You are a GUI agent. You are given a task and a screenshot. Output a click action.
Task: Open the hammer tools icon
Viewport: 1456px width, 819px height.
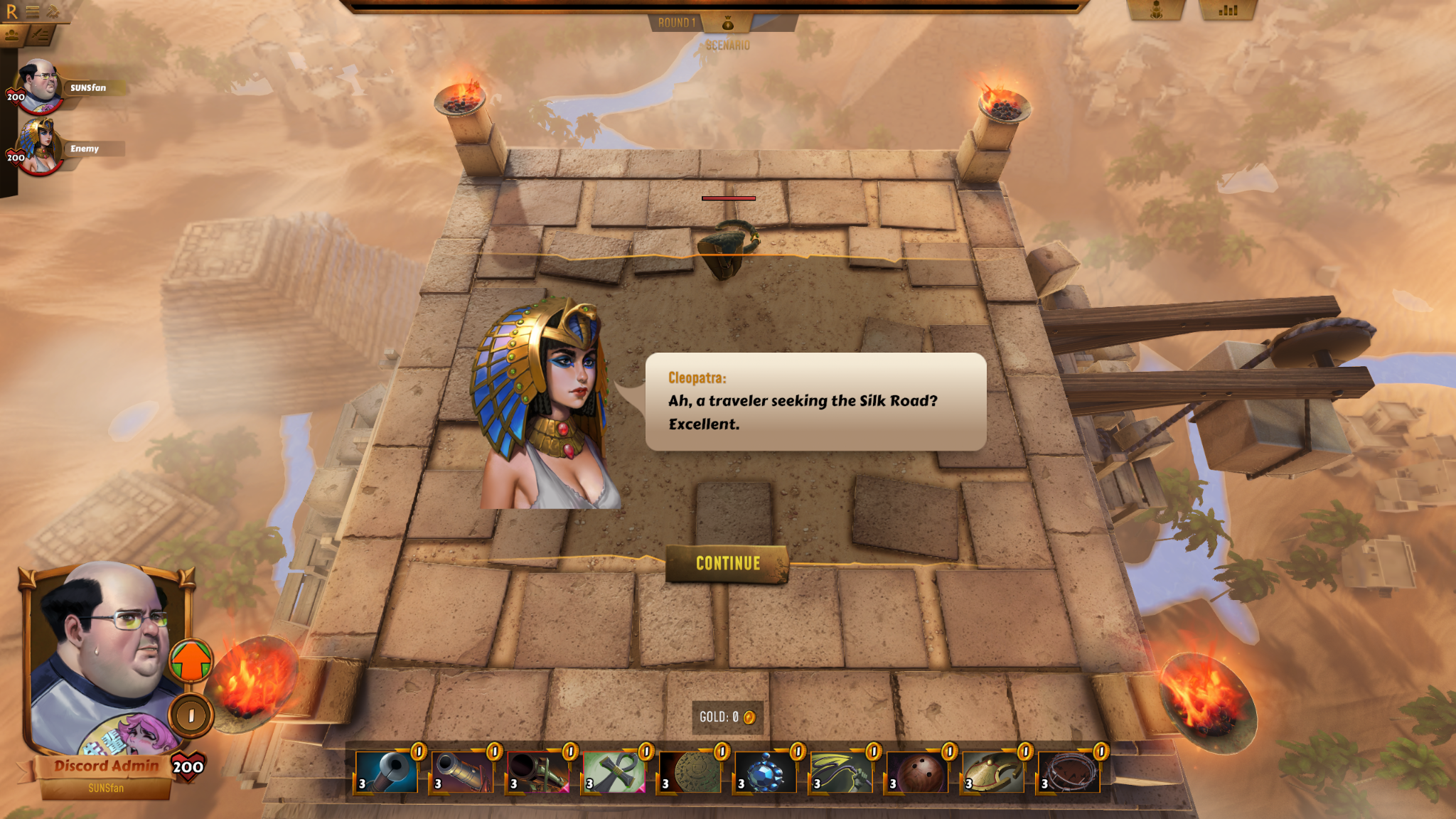point(53,11)
